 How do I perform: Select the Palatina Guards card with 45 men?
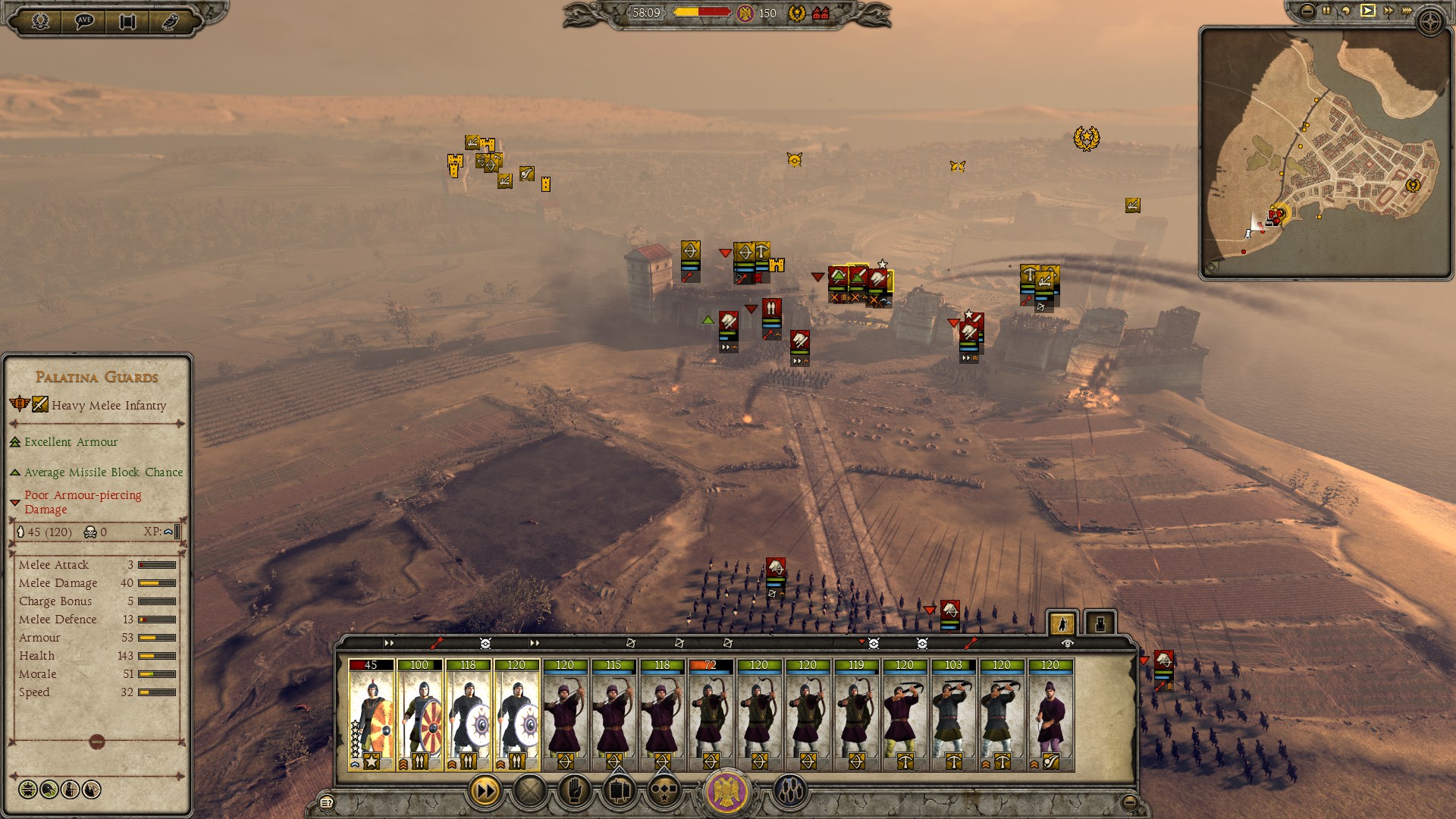tap(371, 714)
